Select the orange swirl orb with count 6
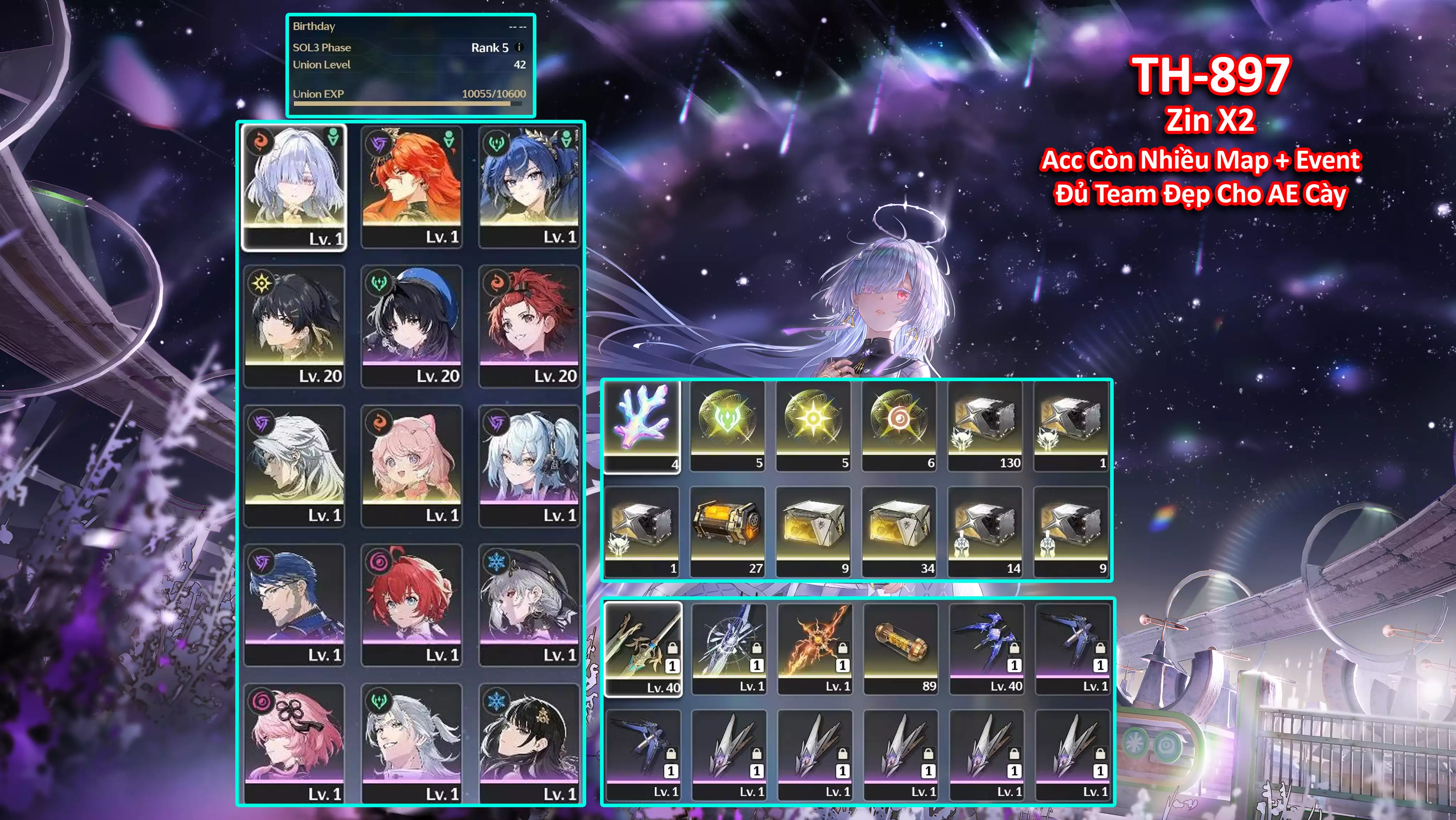The height and width of the screenshot is (820, 1456). [899, 426]
